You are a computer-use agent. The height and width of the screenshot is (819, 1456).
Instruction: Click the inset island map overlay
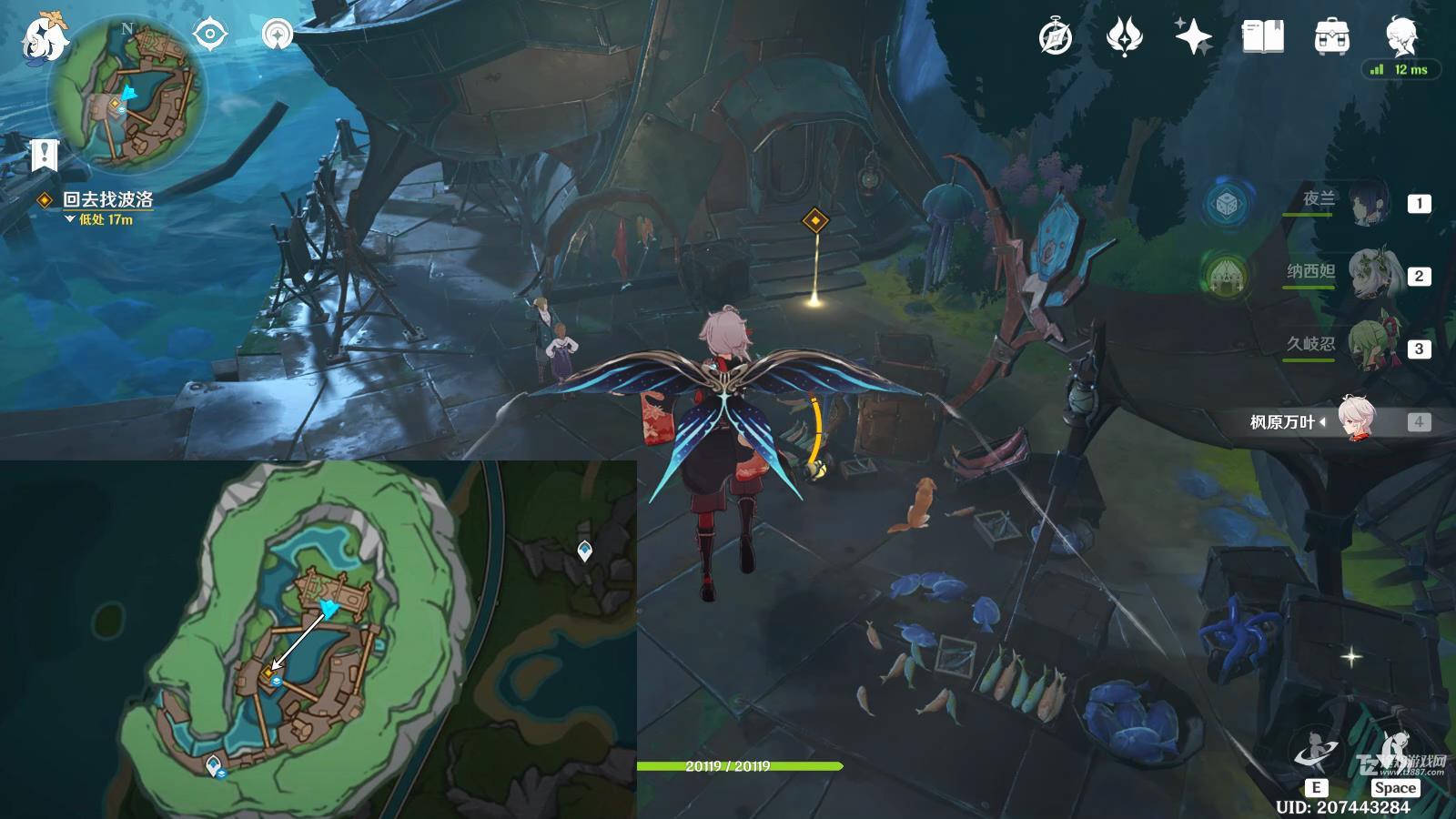point(318,639)
